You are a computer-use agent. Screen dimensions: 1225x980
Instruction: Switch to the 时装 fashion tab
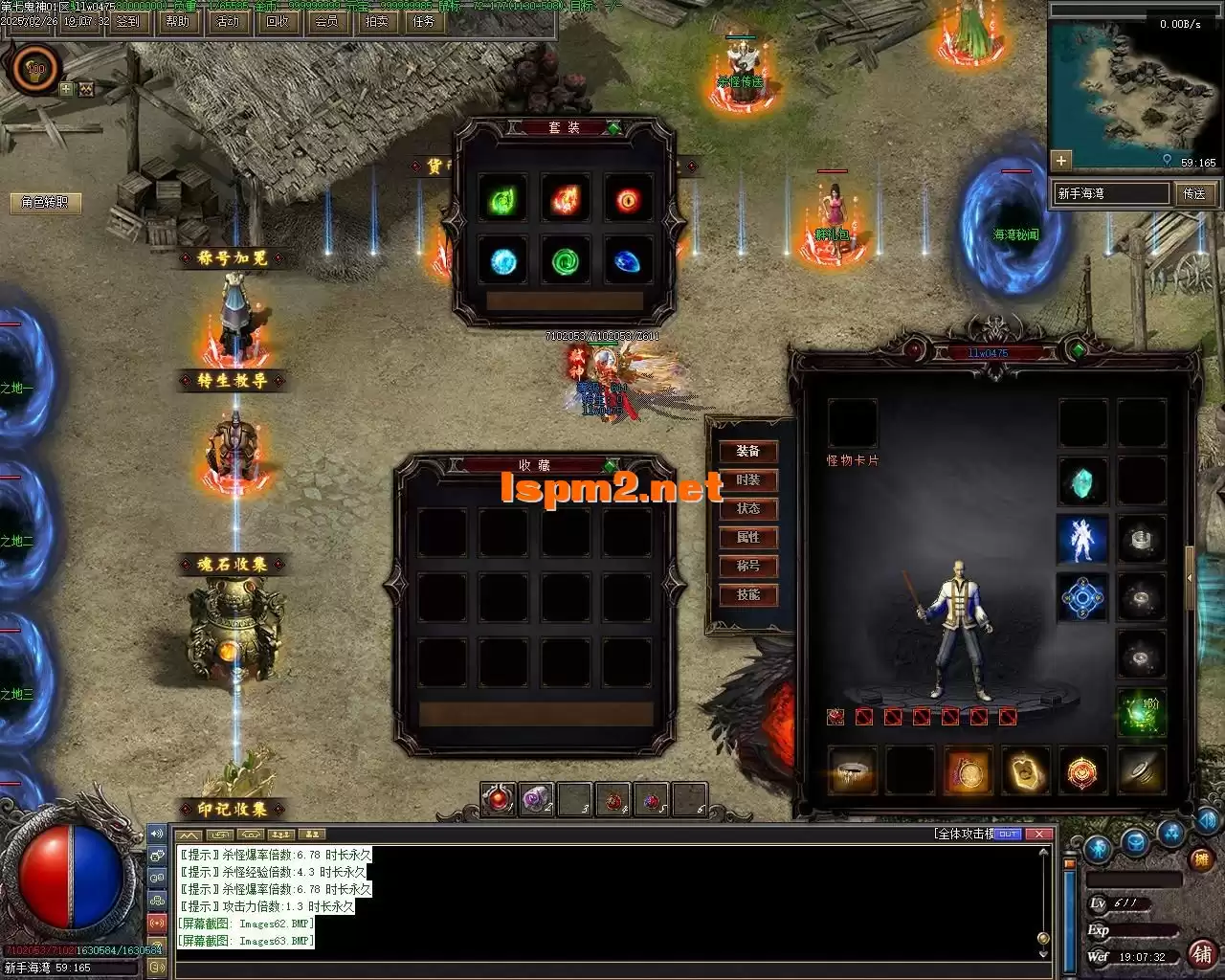pos(748,480)
